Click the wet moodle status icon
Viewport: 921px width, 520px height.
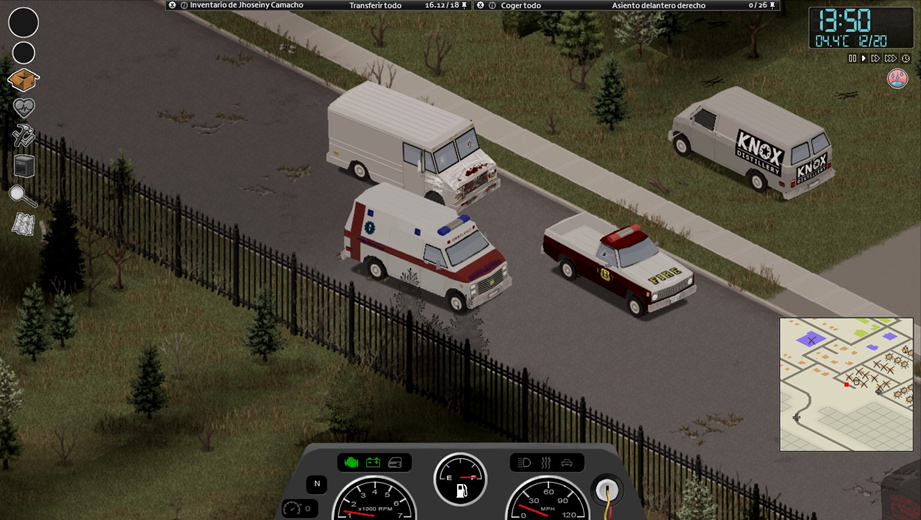tap(897, 79)
